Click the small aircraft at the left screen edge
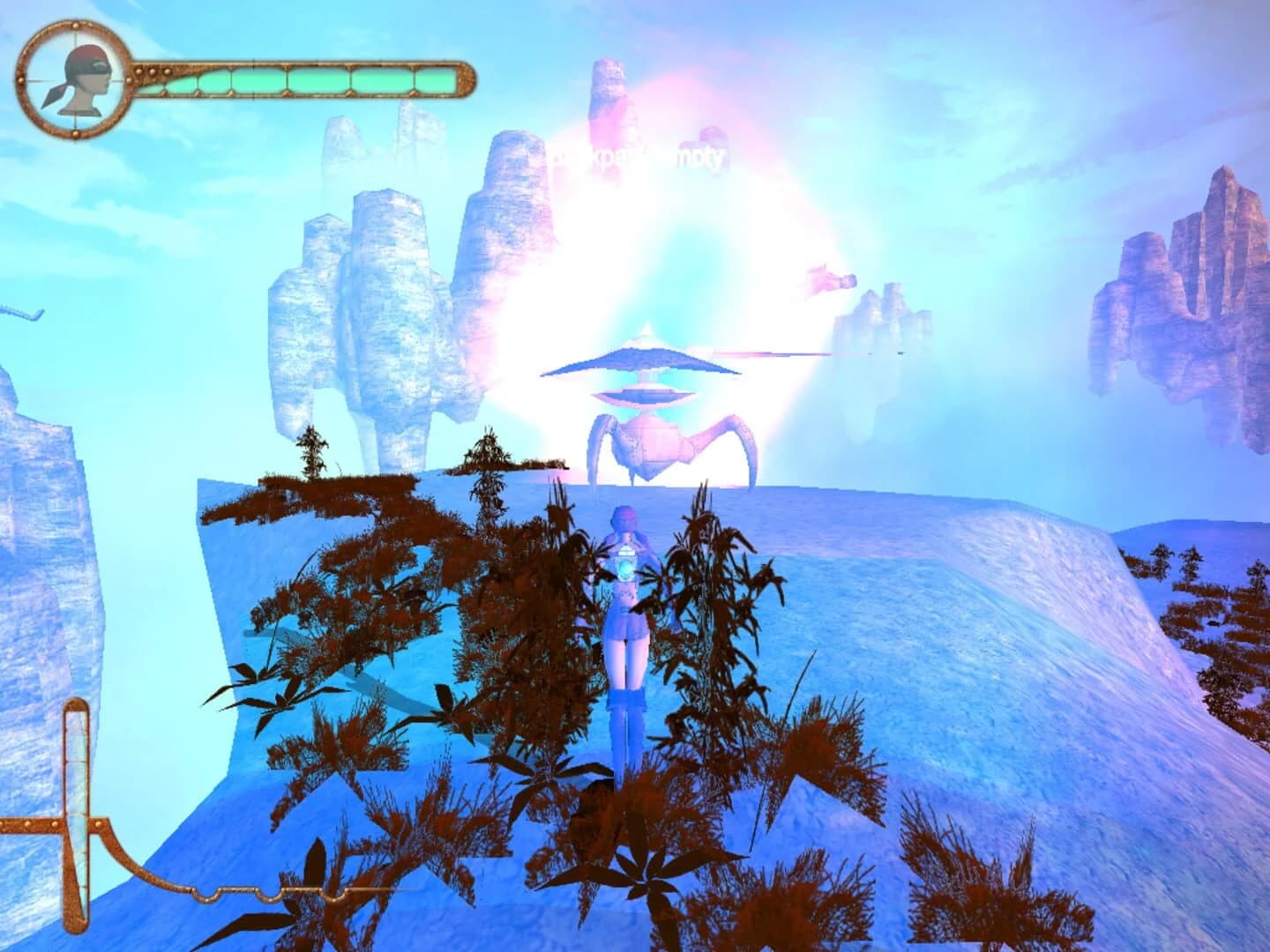1270x952 pixels. pos(19,313)
